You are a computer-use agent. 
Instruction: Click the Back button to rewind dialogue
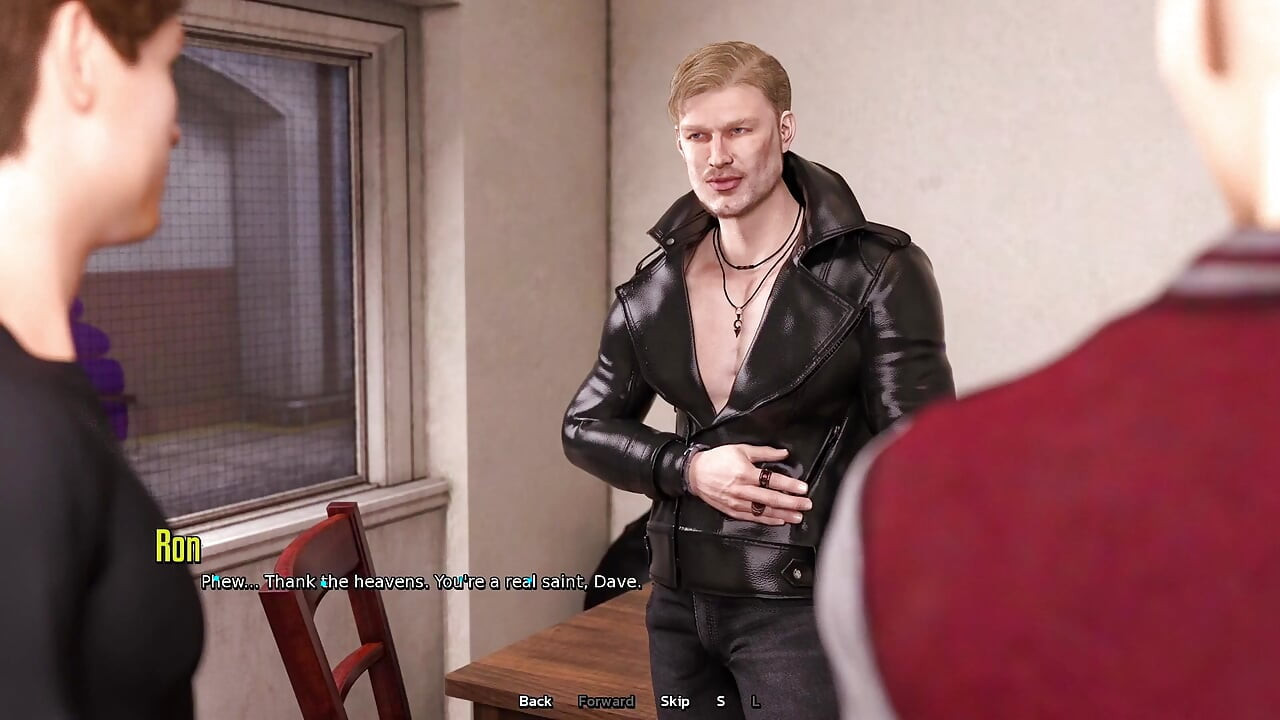[x=535, y=702]
